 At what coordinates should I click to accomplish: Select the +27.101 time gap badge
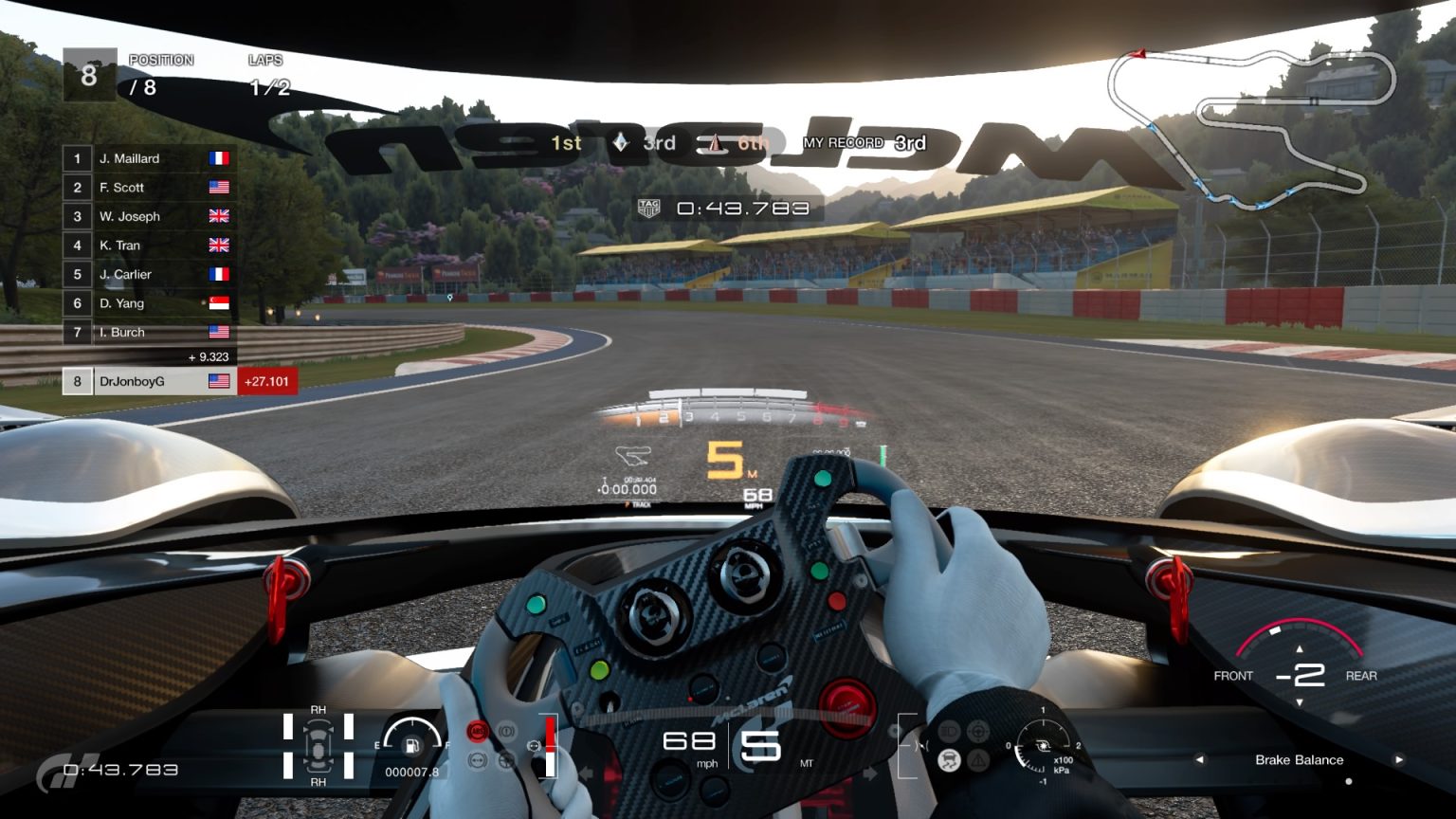[266, 380]
